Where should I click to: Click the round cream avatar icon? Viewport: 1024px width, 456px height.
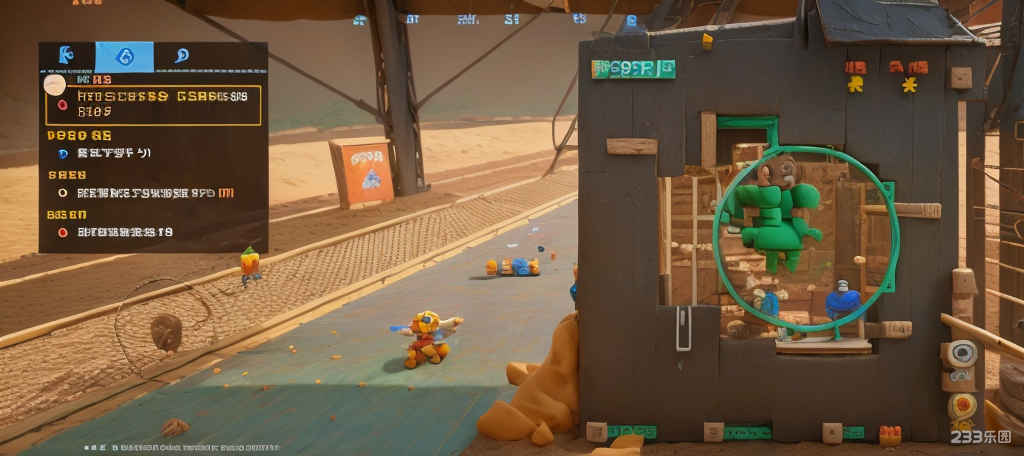[x=55, y=85]
